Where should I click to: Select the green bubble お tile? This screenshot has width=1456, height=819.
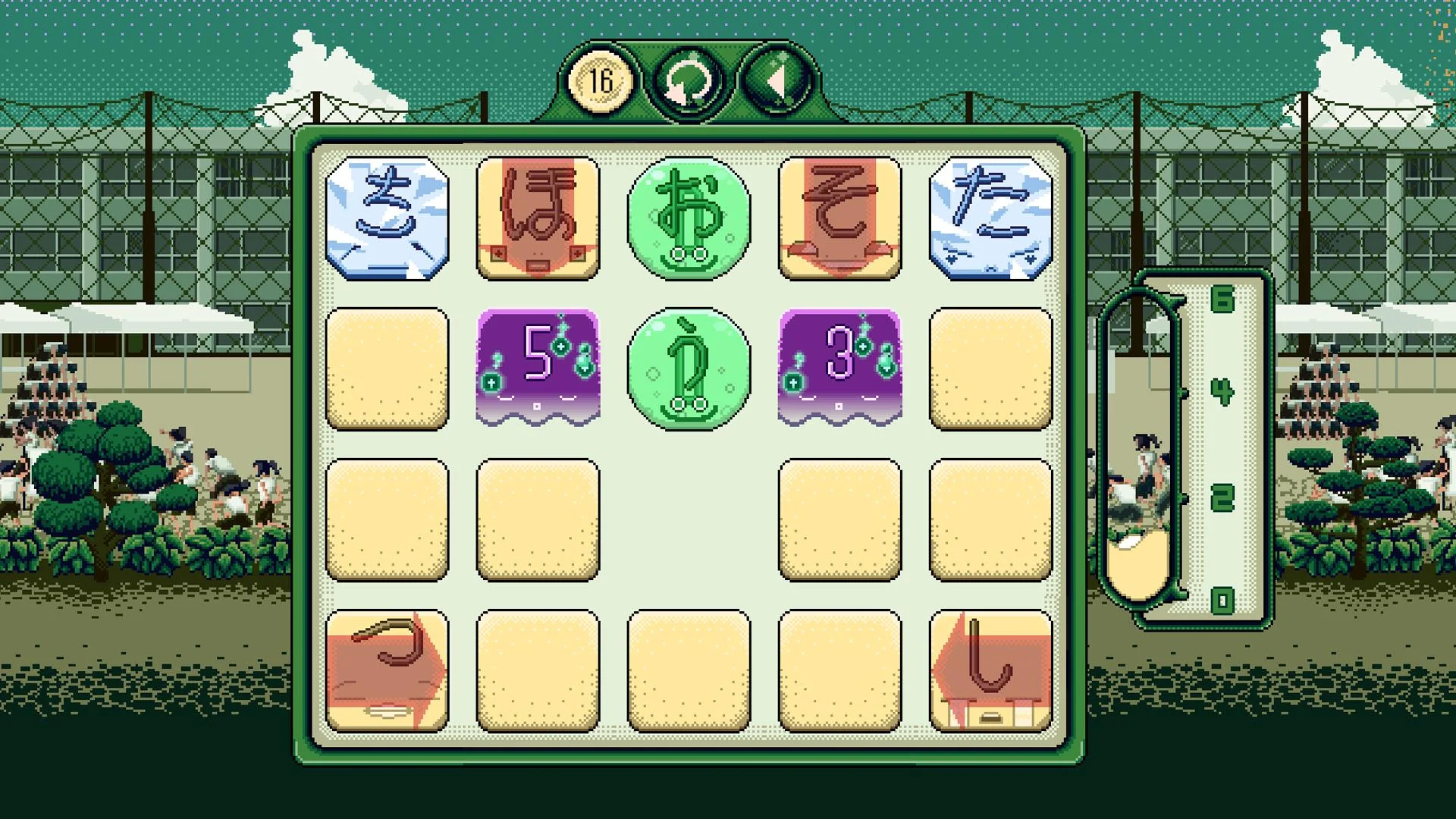[x=689, y=218]
